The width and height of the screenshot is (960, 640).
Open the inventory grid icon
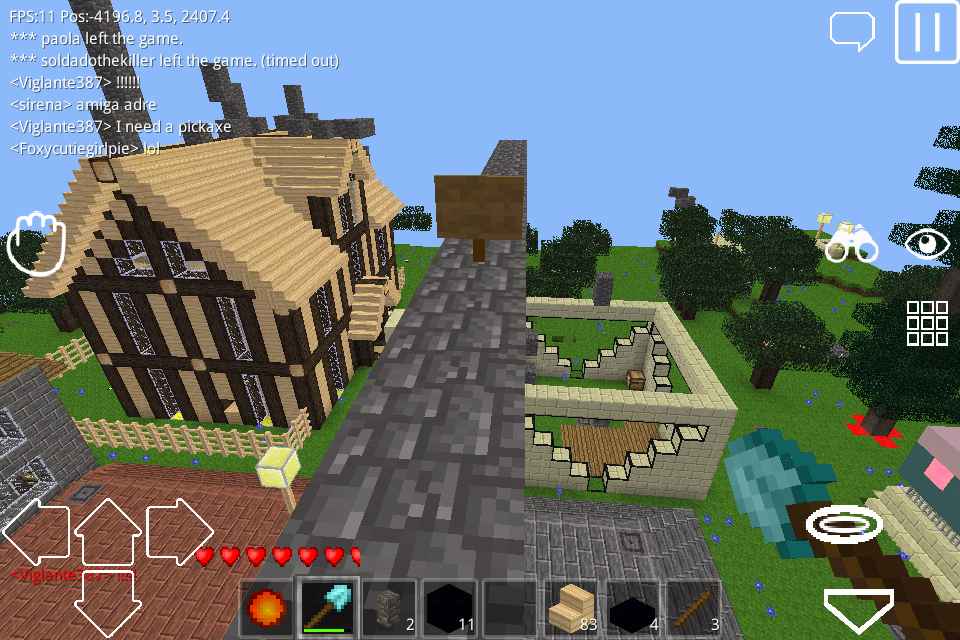927,323
